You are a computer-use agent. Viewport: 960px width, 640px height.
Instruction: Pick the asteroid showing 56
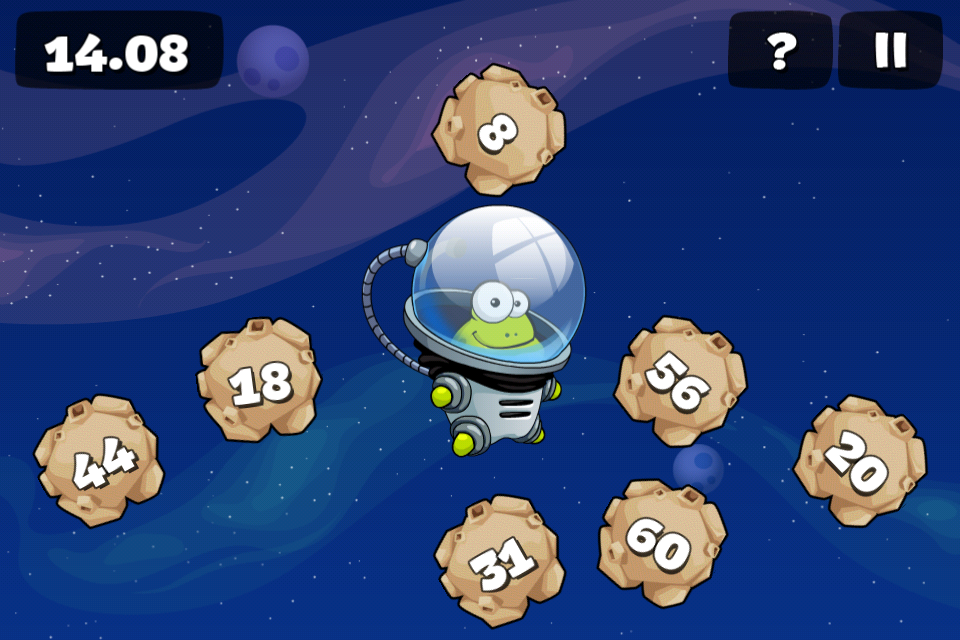pos(679,381)
